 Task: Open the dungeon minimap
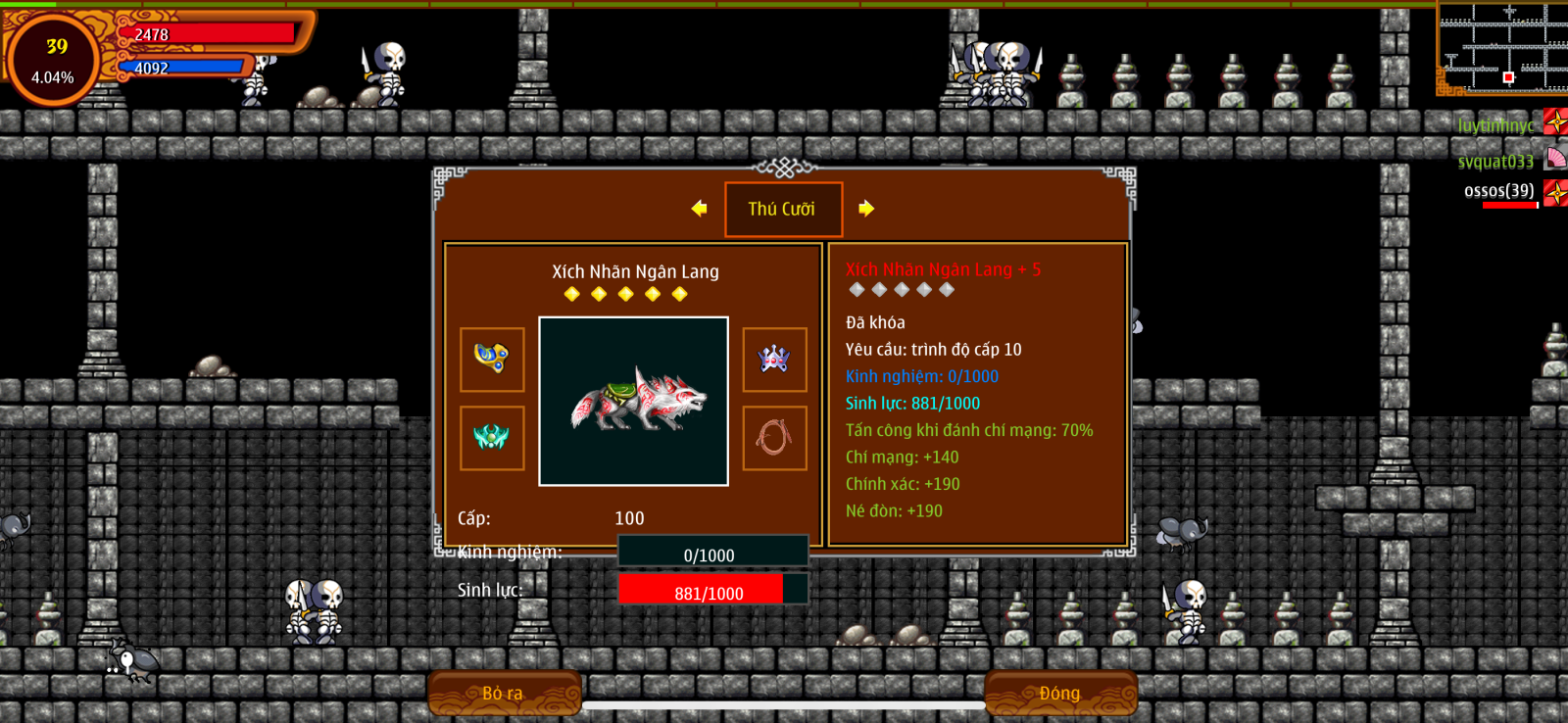[1501, 47]
